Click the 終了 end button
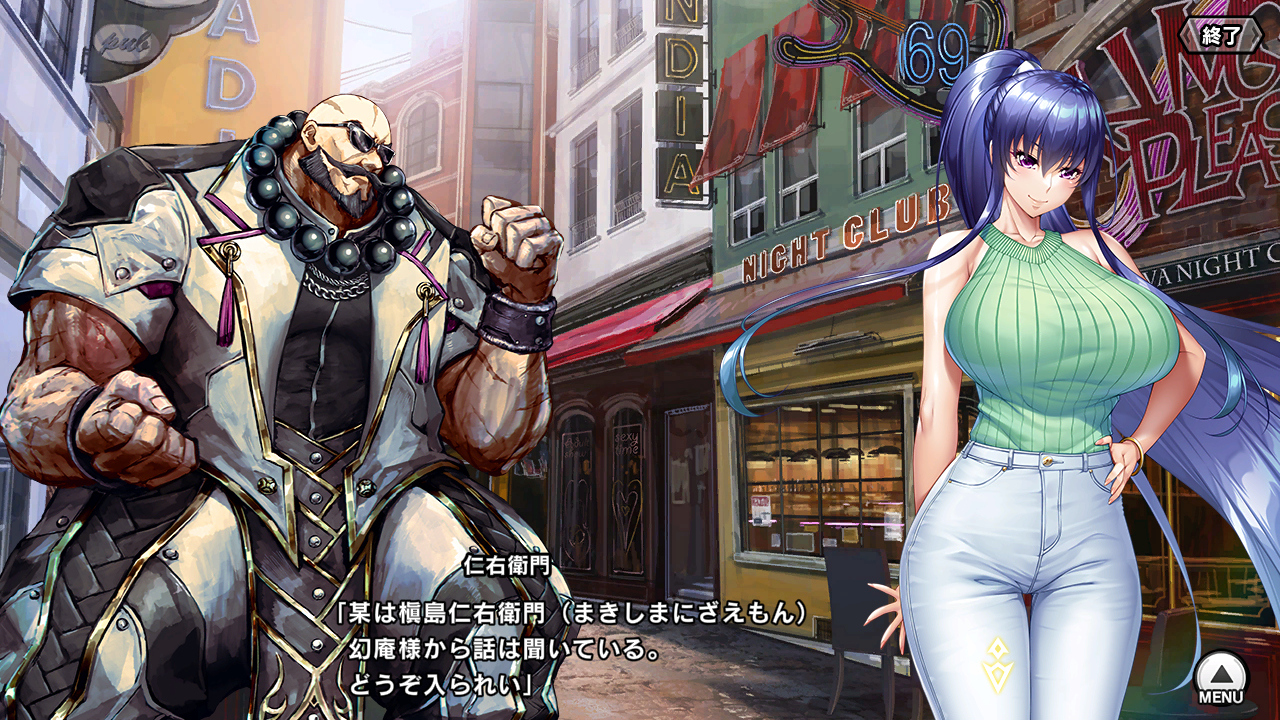Screen dimensions: 1280x720 (x=1223, y=36)
